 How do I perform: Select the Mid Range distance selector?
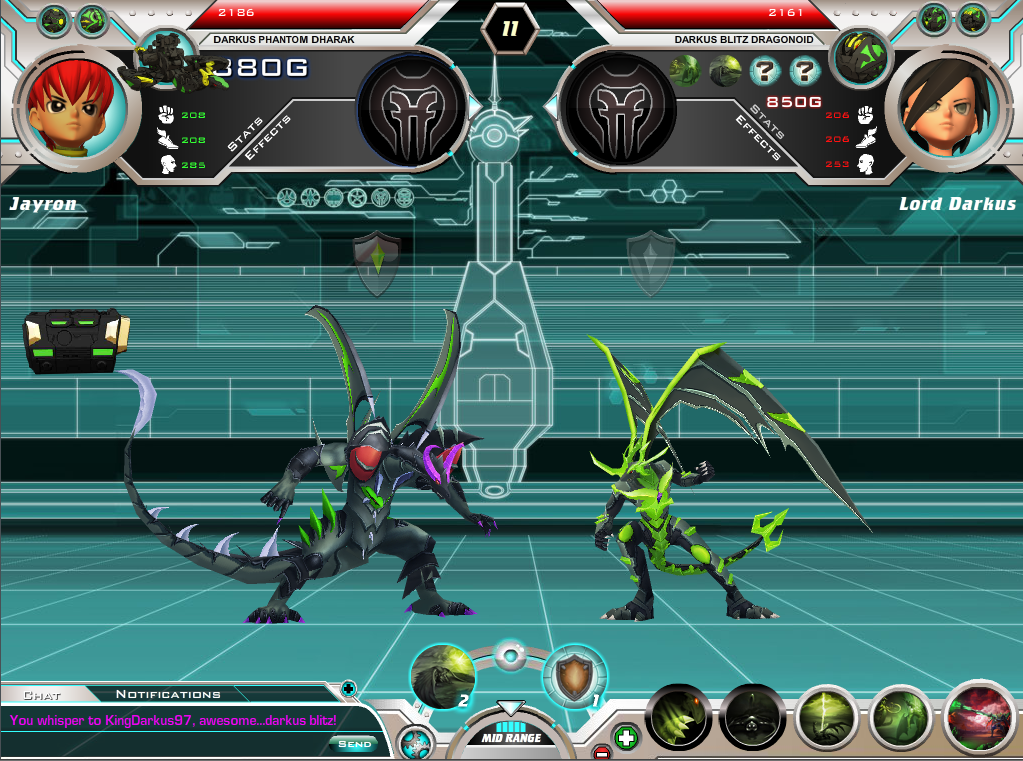click(x=510, y=737)
